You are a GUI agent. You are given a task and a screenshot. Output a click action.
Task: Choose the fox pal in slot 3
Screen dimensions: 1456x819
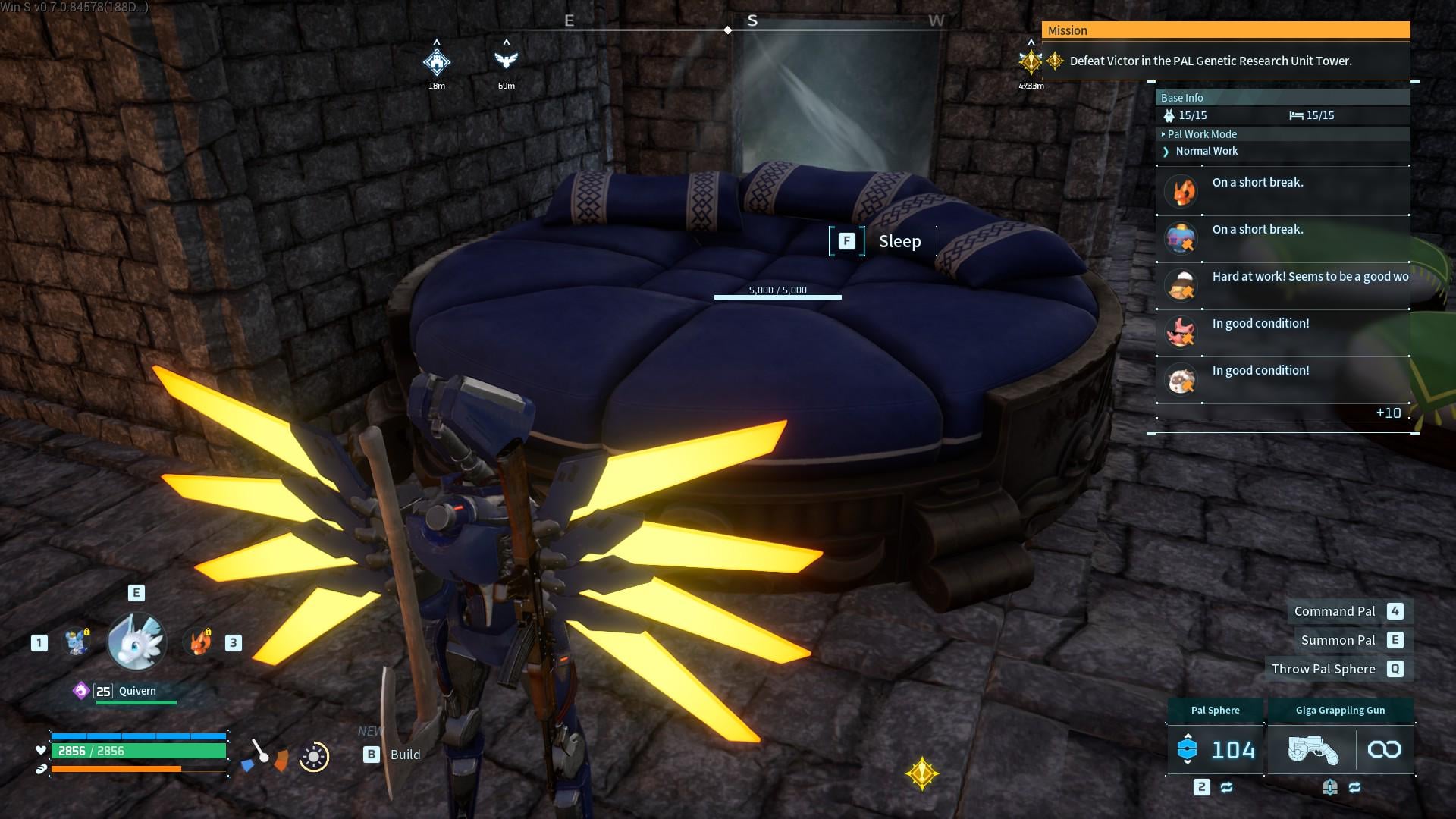click(x=199, y=642)
